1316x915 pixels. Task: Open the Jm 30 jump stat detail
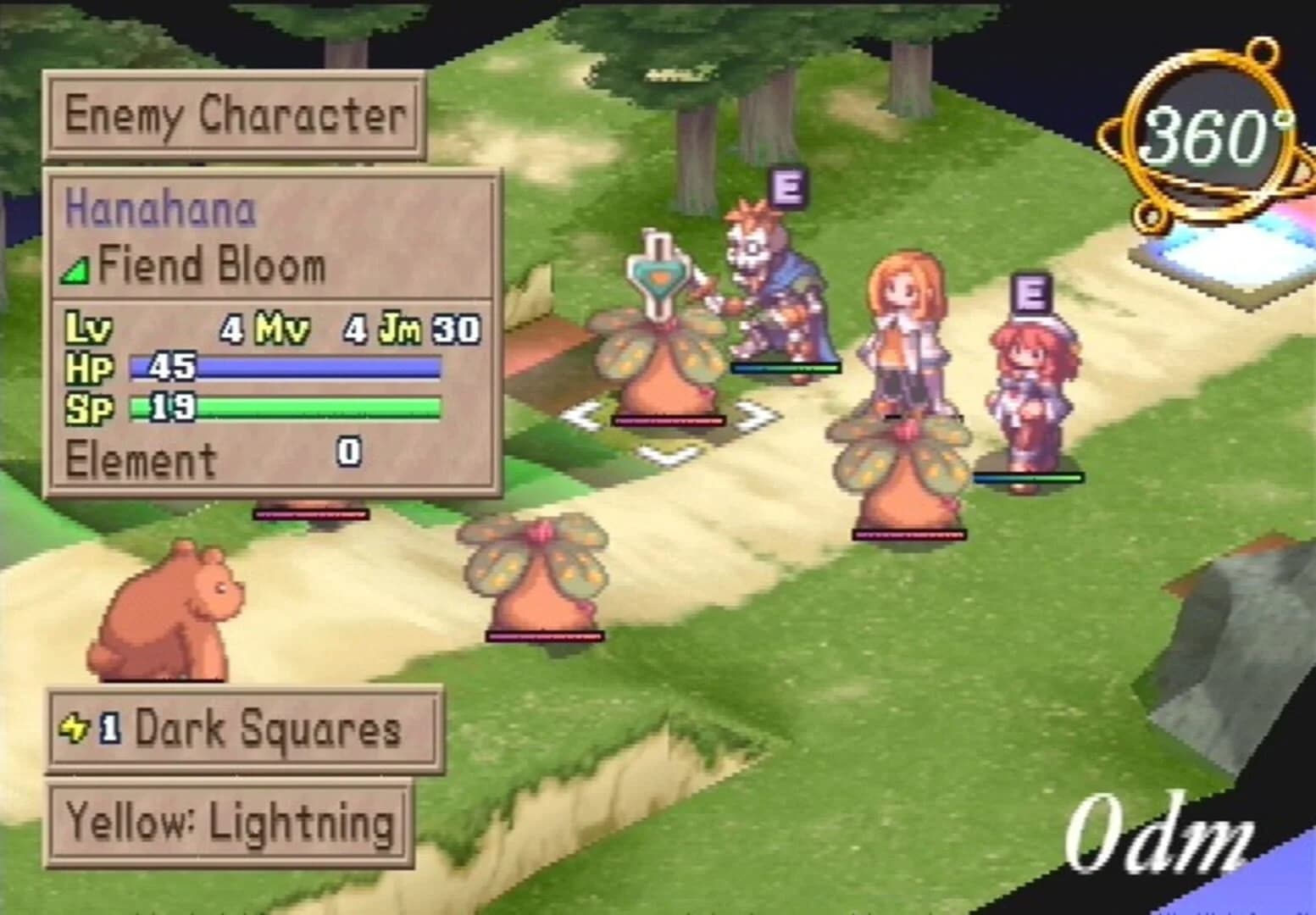[429, 329]
